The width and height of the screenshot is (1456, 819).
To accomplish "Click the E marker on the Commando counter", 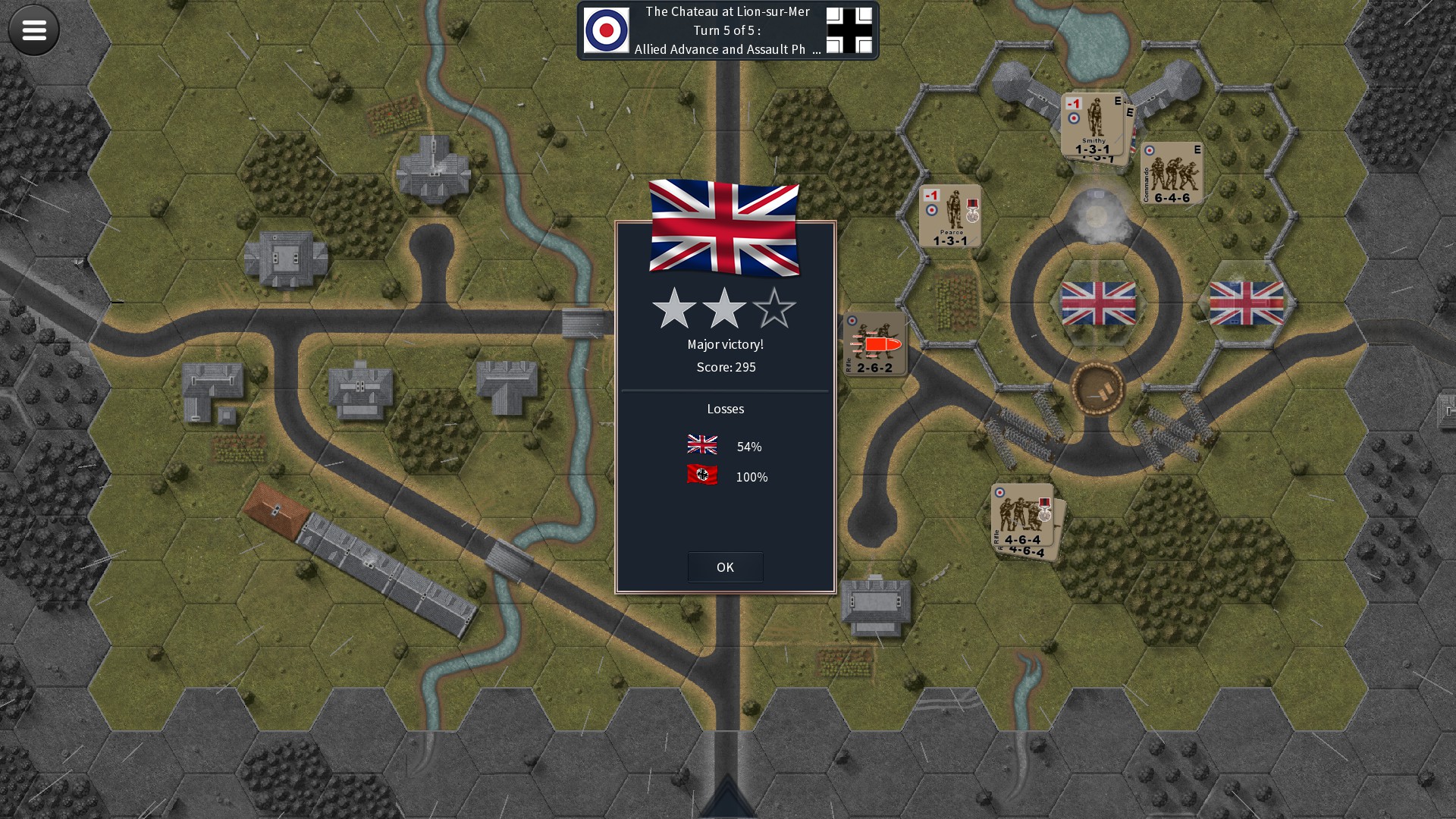I will (x=1197, y=151).
